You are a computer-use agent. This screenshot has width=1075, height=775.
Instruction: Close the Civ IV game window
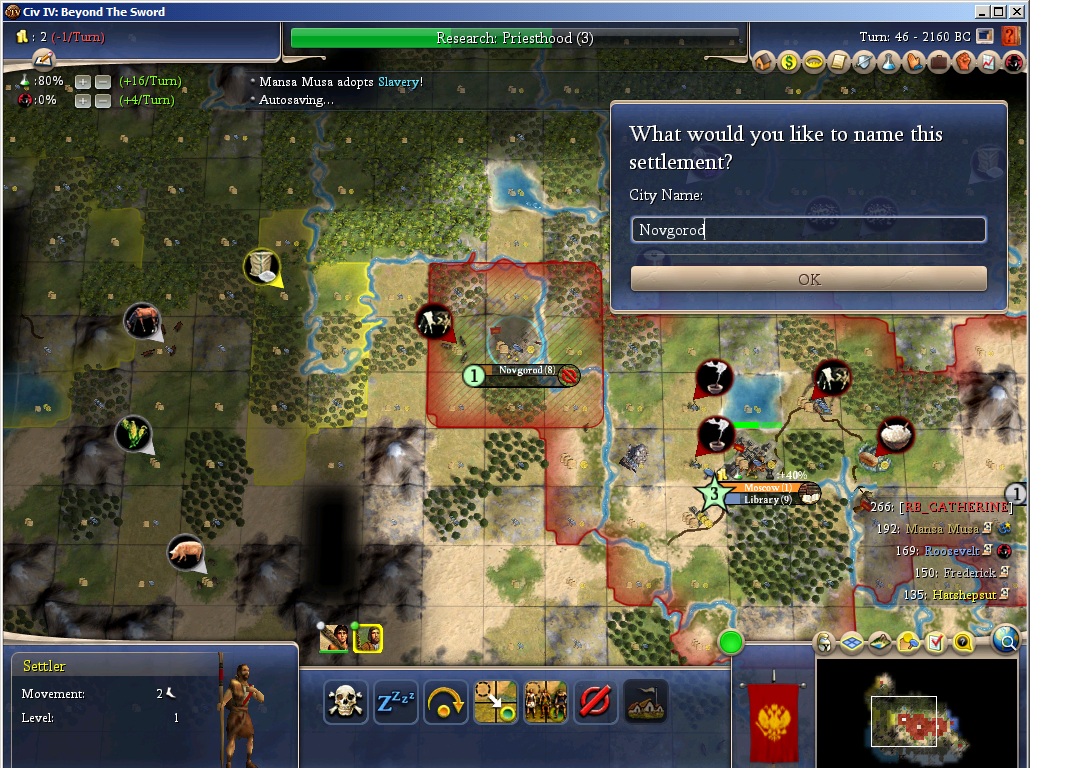point(1016,12)
